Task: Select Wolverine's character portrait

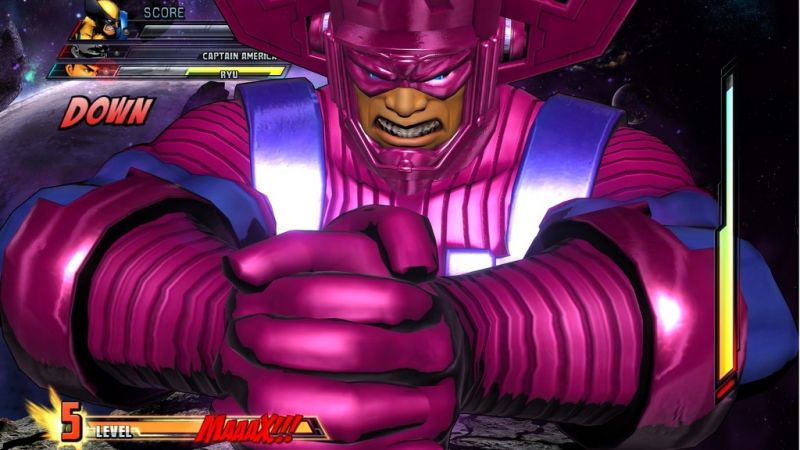Action: tap(98, 19)
